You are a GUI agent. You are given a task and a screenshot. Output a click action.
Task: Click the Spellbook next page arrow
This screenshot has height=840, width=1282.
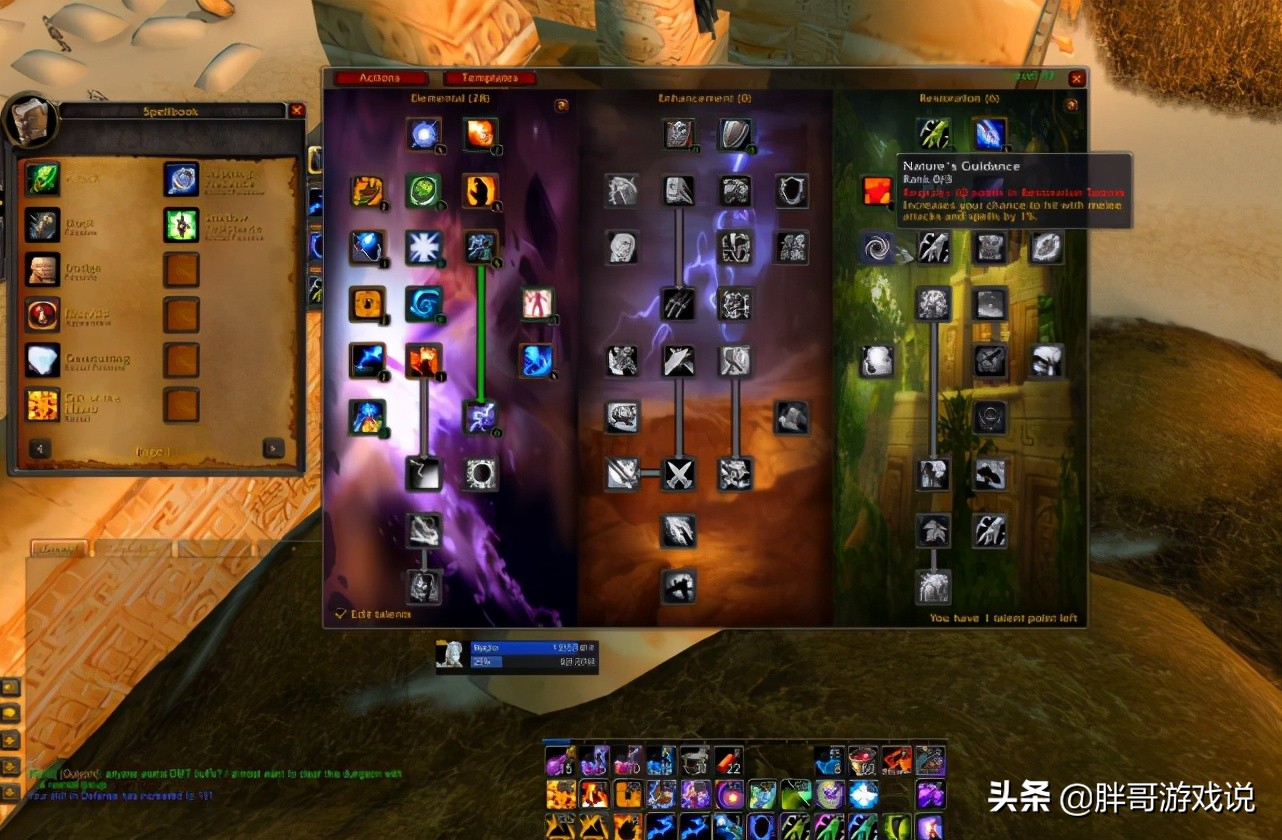(272, 447)
